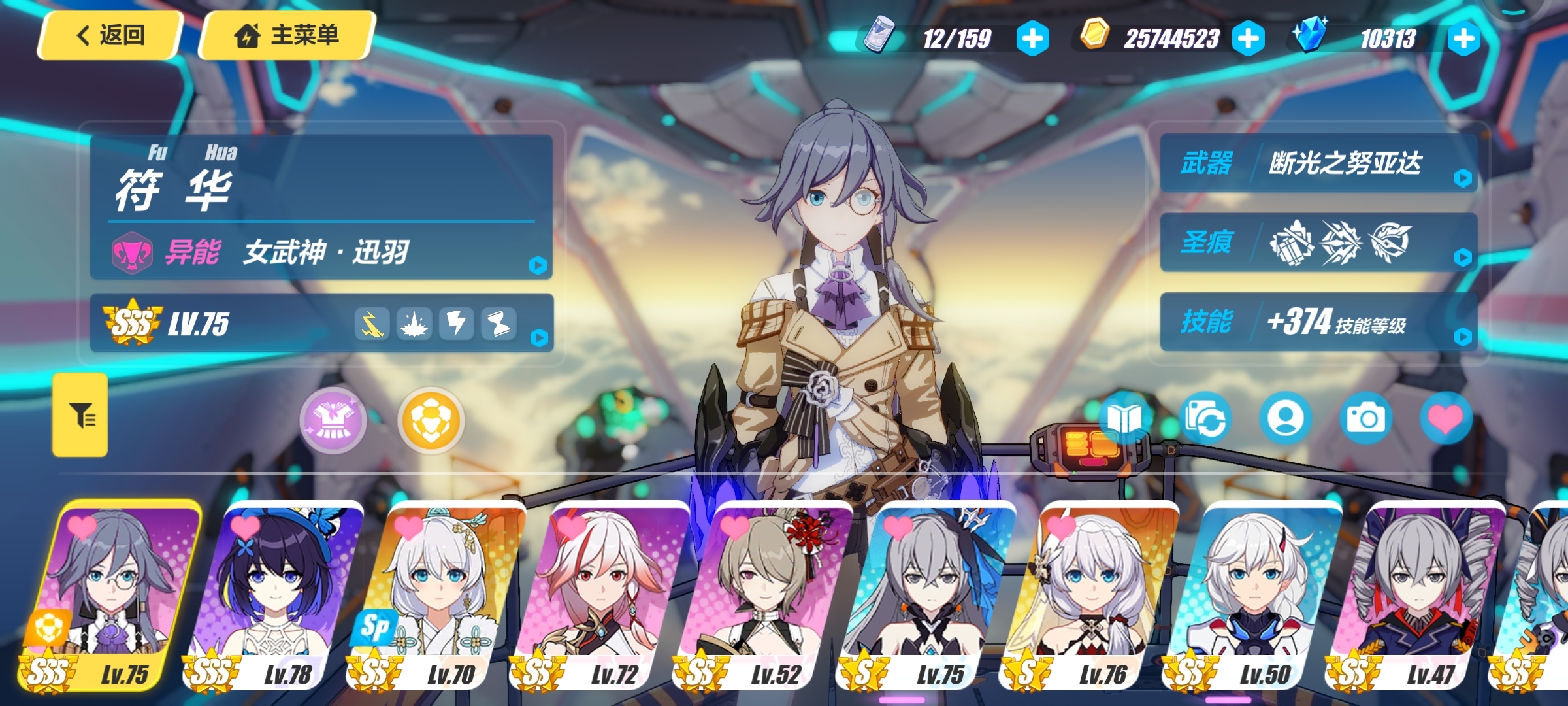
Task: Open the character filter list
Action: click(80, 415)
